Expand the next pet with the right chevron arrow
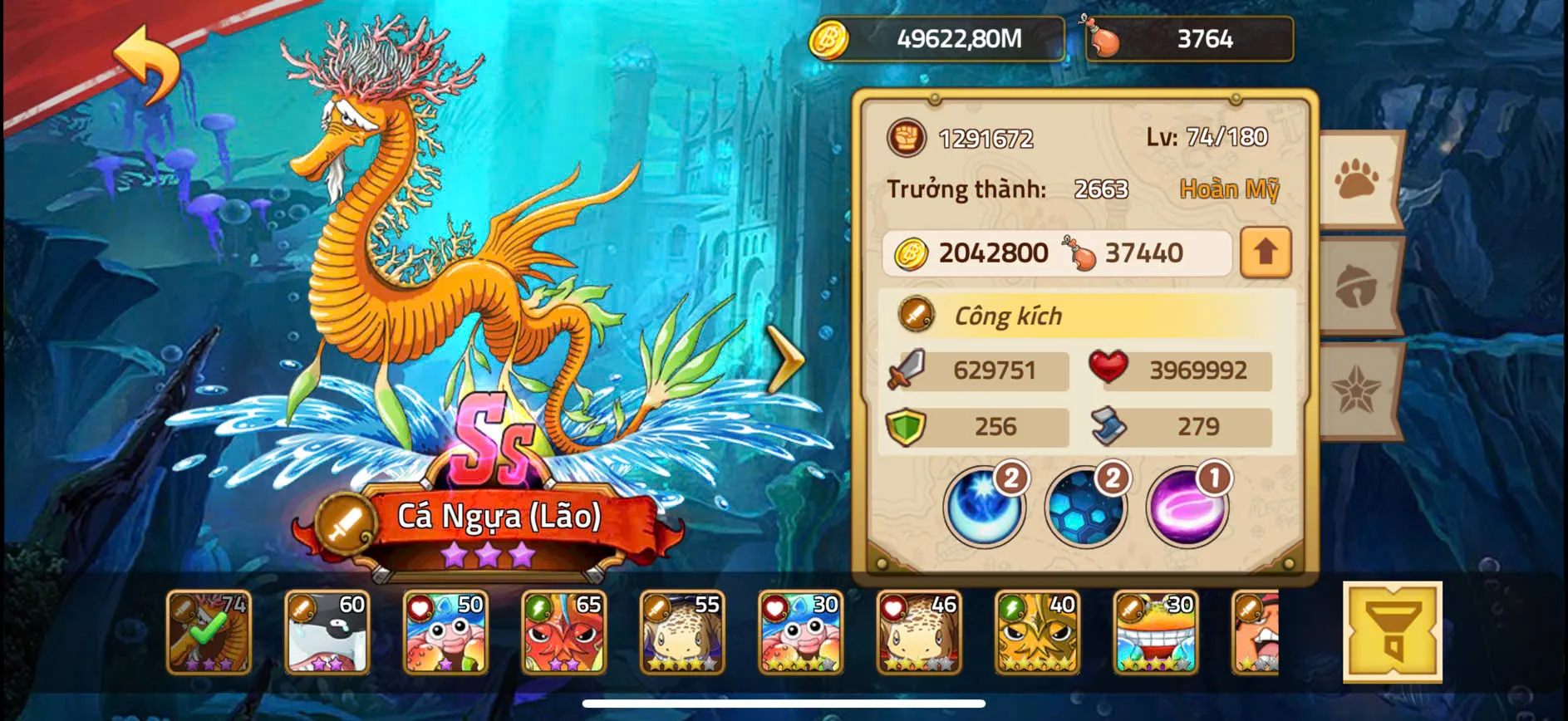Viewport: 1568px width, 721px height. pyautogui.click(x=784, y=357)
